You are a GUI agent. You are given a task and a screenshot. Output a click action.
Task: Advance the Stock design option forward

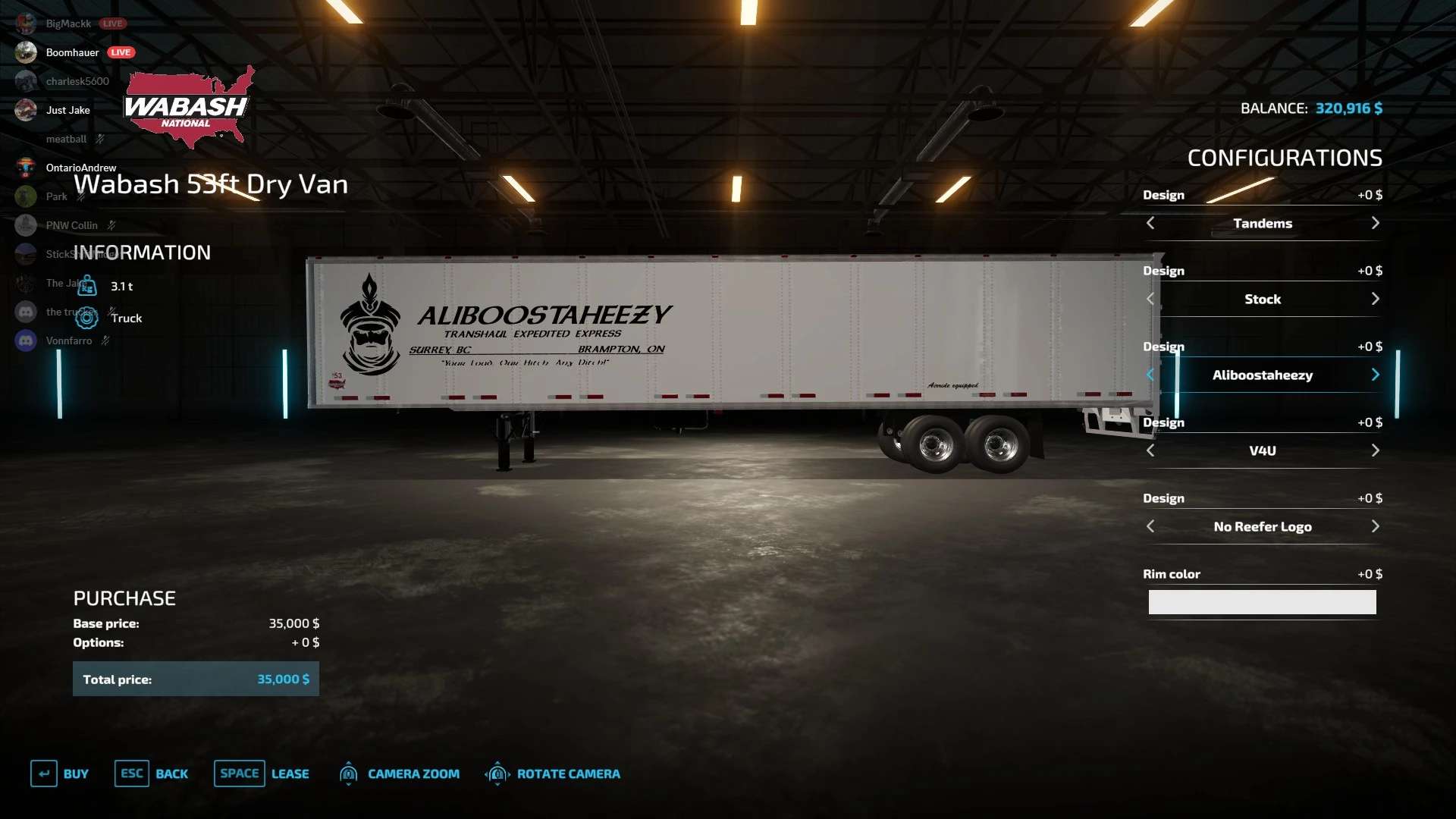point(1375,299)
